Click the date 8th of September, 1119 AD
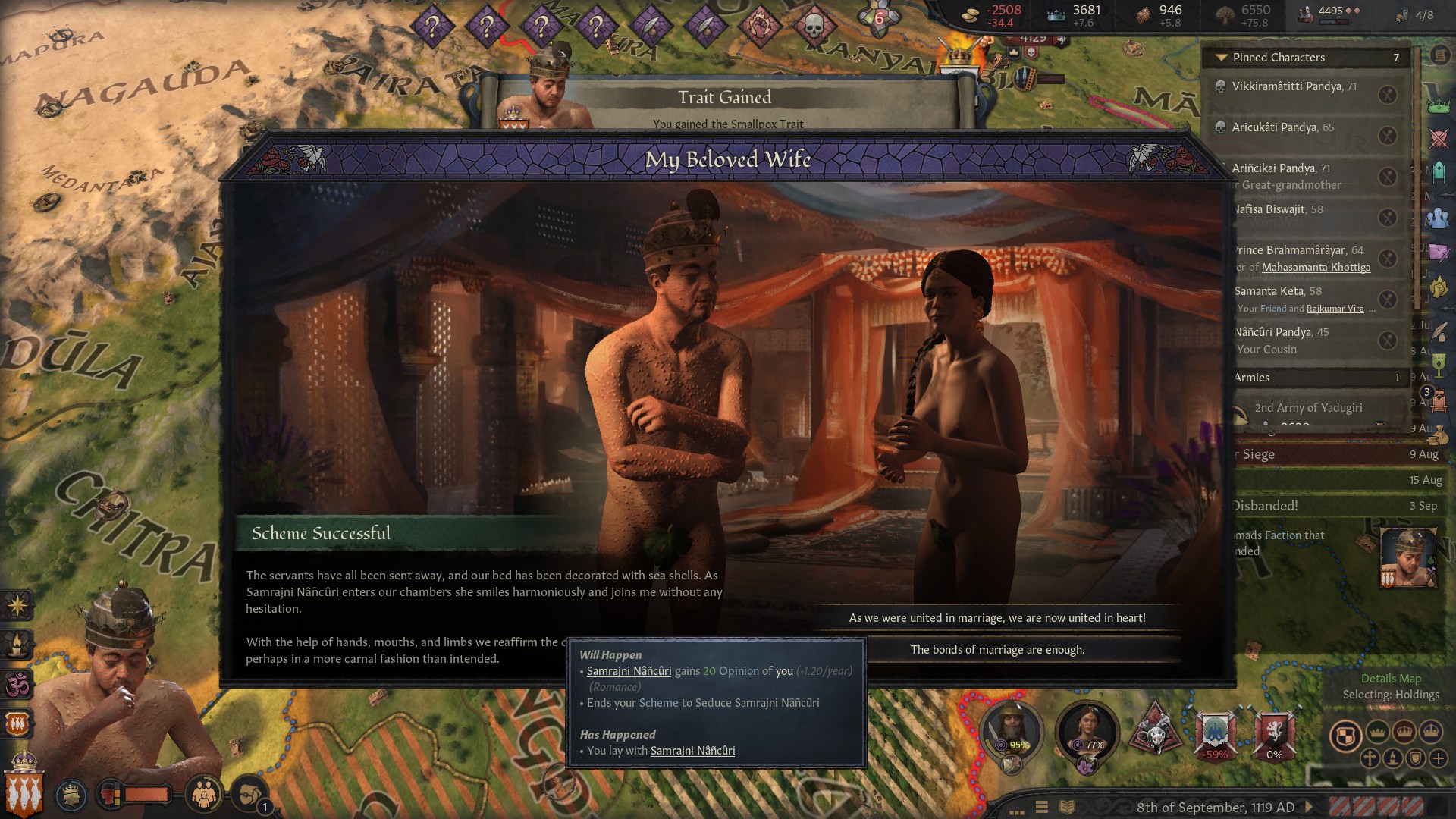Screen dimensions: 1456x819 pos(1215,808)
